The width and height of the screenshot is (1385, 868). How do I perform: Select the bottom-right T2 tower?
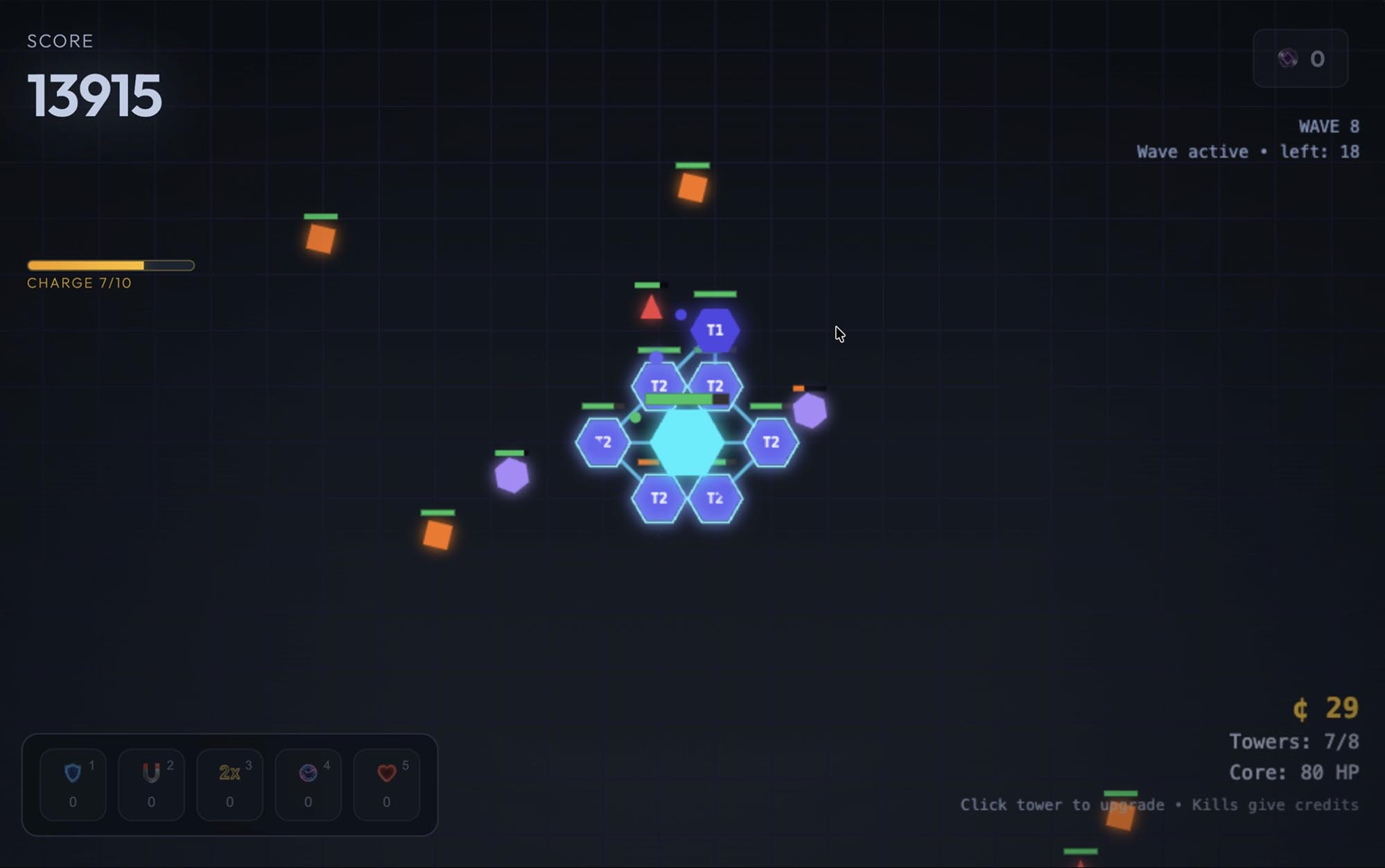coord(713,496)
